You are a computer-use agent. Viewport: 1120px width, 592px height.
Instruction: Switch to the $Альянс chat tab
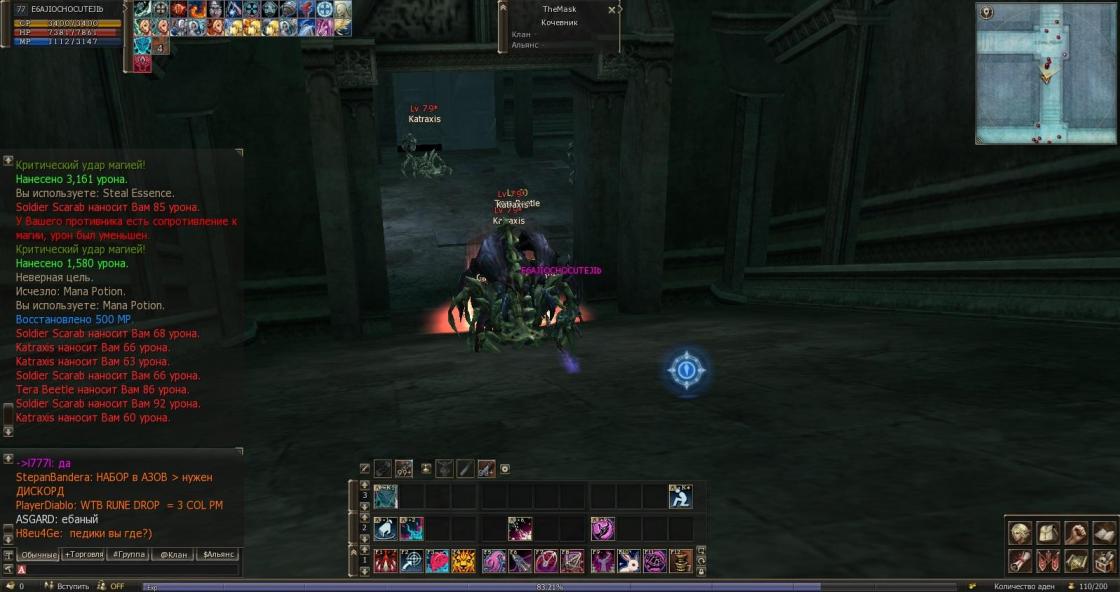[218, 554]
